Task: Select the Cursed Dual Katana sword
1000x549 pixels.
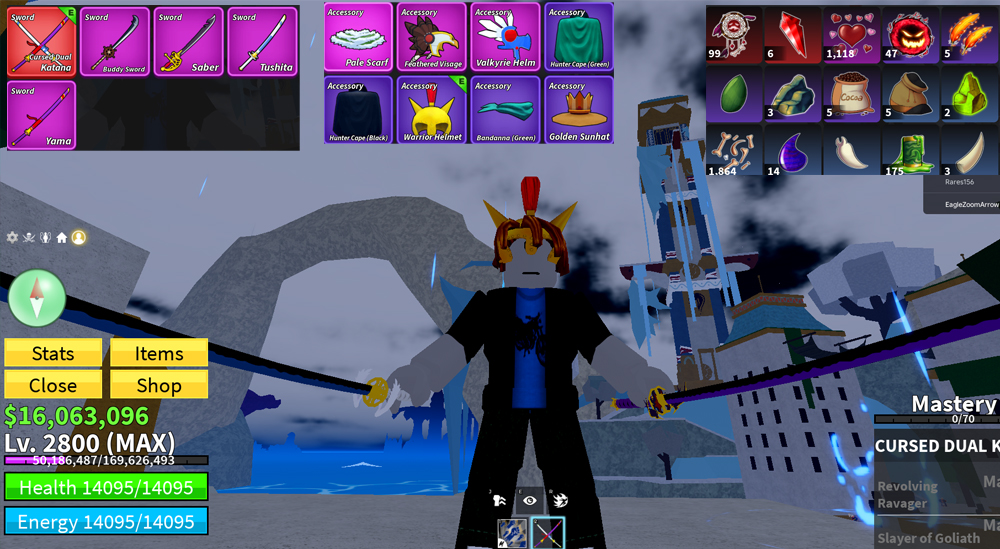Action: 42,42
